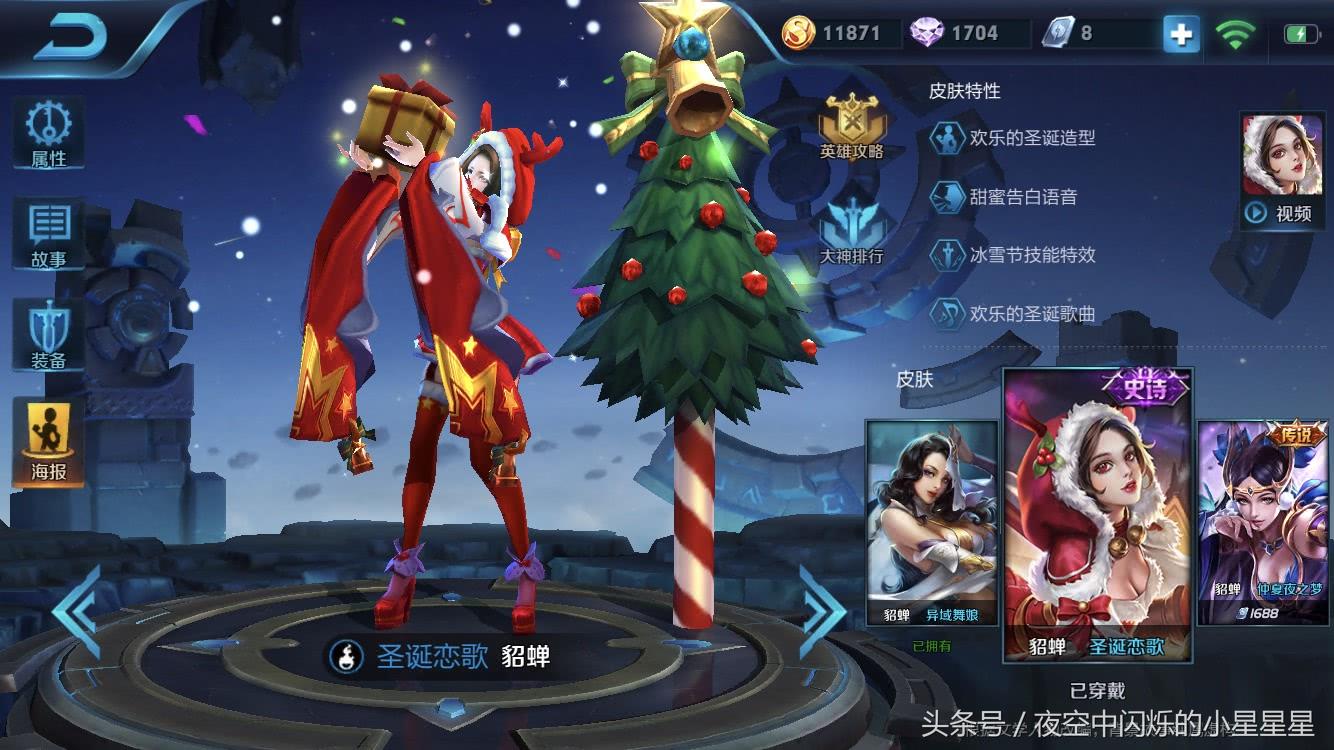Open the 属性 attributes tab
The height and width of the screenshot is (750, 1334).
coord(48,133)
